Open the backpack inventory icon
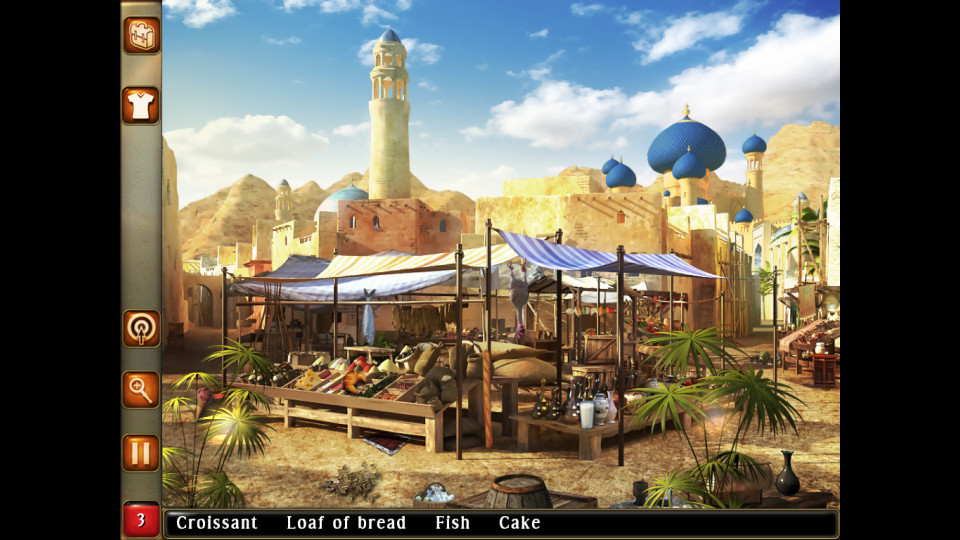960x540 pixels. pyautogui.click(x=141, y=35)
